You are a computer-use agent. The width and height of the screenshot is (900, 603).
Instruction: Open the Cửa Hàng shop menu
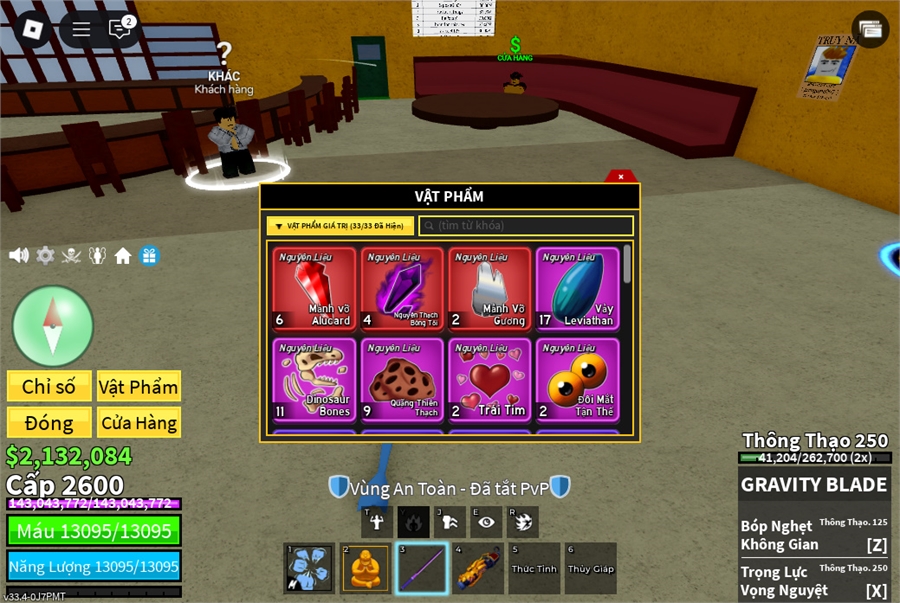(139, 423)
